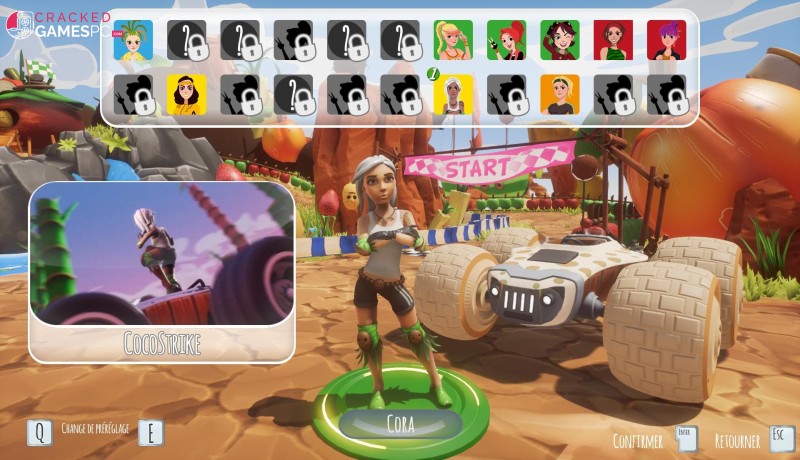
Task: Select the pineapple-haired character on blue background
Action: (x=133, y=41)
